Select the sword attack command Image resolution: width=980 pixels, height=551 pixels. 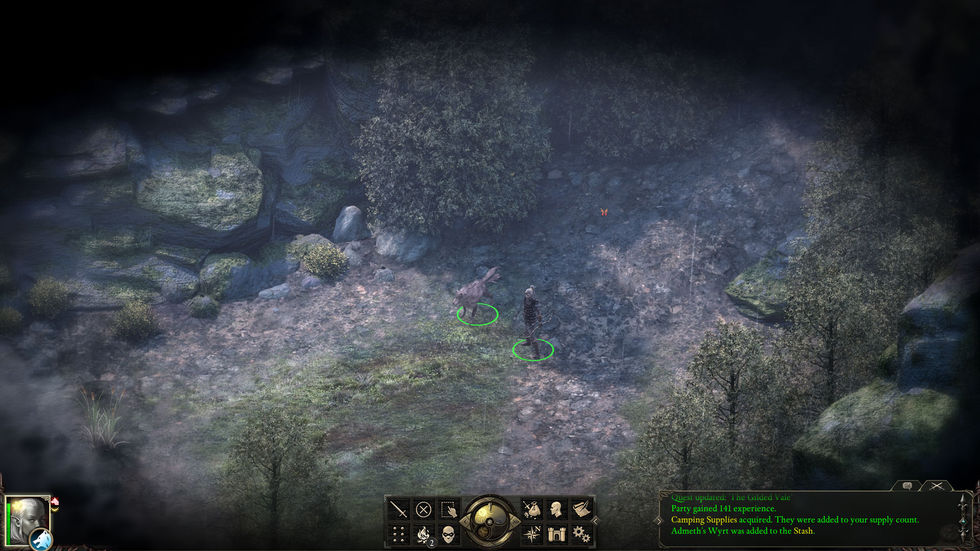tap(398, 510)
